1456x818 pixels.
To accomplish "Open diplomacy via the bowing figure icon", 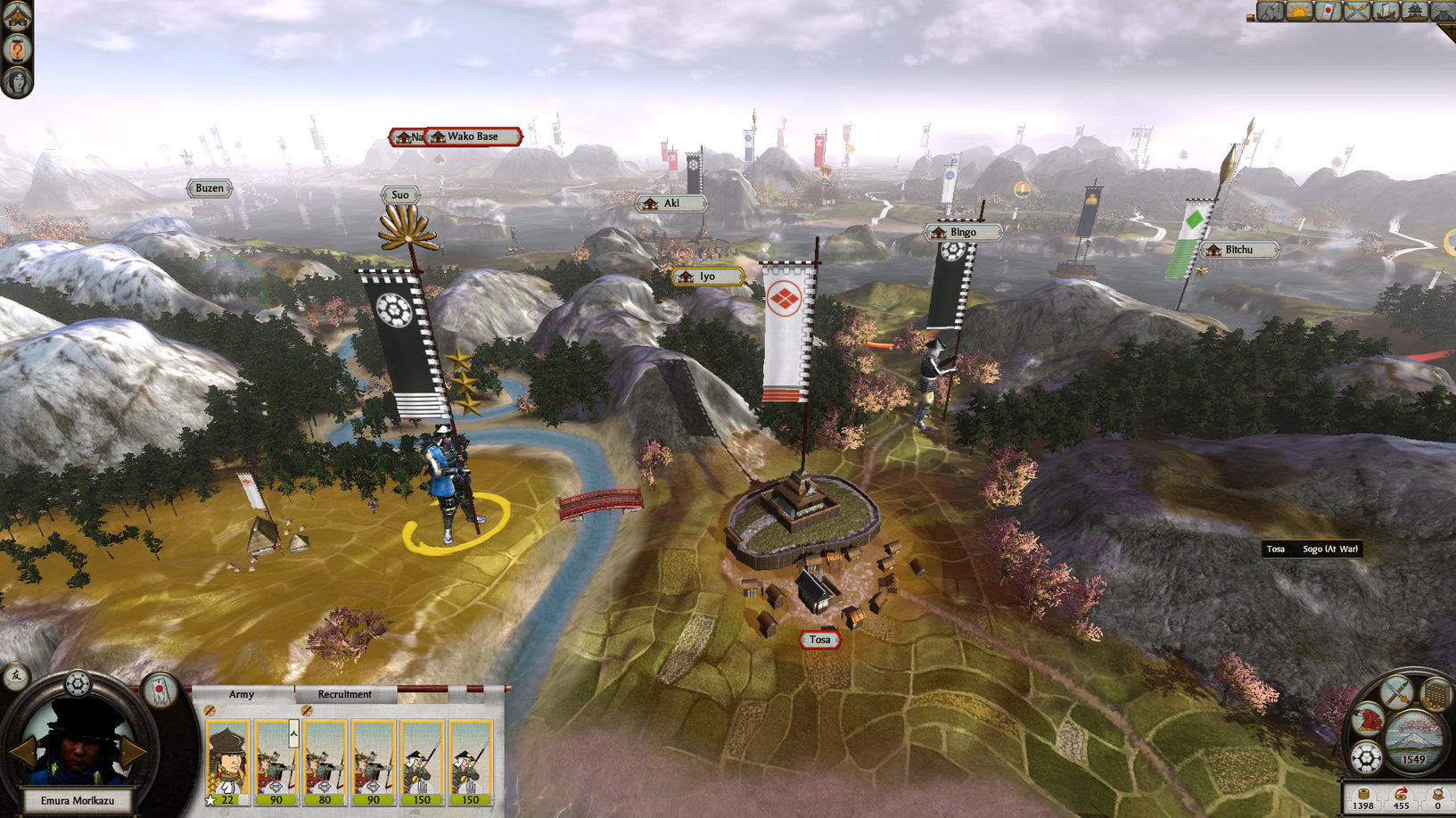I will coord(1369,720).
